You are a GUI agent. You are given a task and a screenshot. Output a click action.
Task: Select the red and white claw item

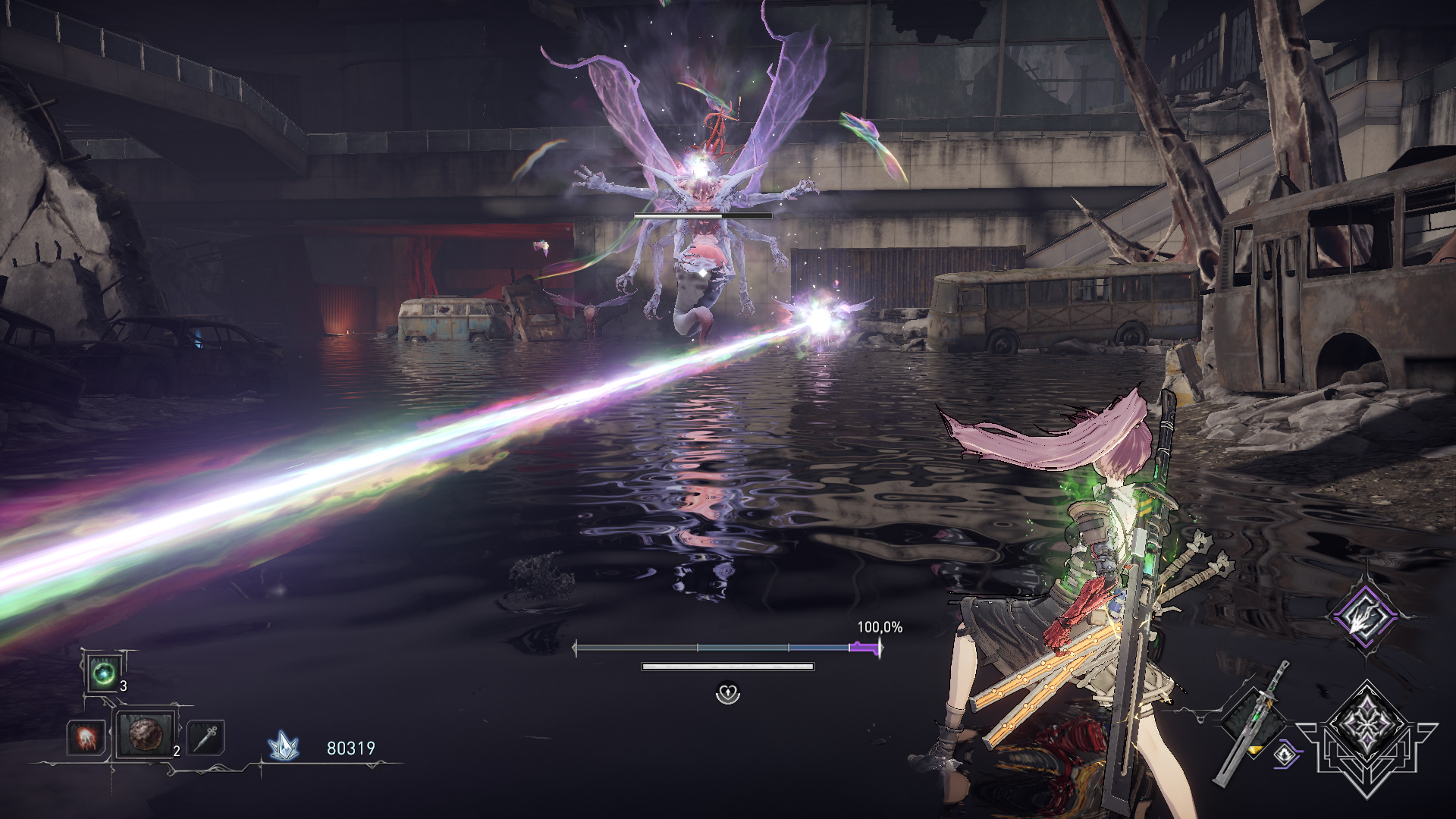[x=85, y=737]
